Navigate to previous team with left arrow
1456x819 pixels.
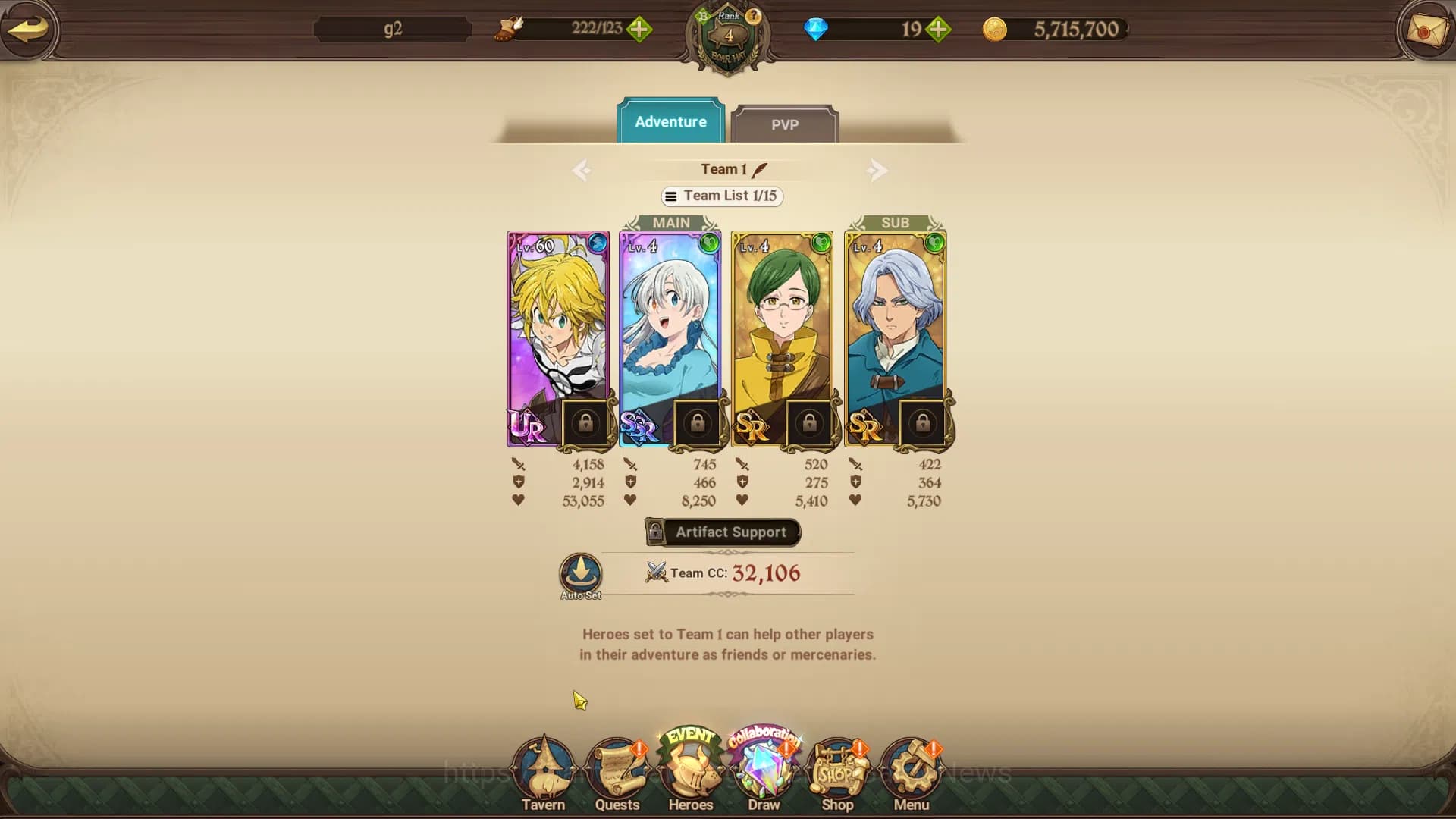(581, 170)
